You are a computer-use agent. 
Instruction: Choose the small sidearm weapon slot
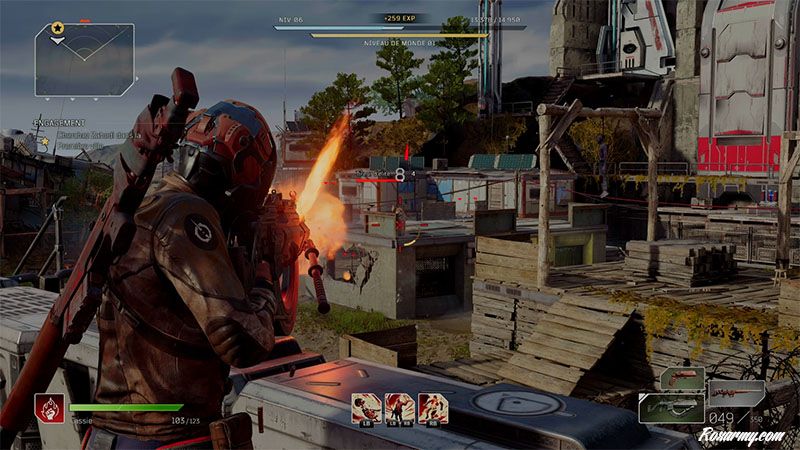[x=680, y=378]
